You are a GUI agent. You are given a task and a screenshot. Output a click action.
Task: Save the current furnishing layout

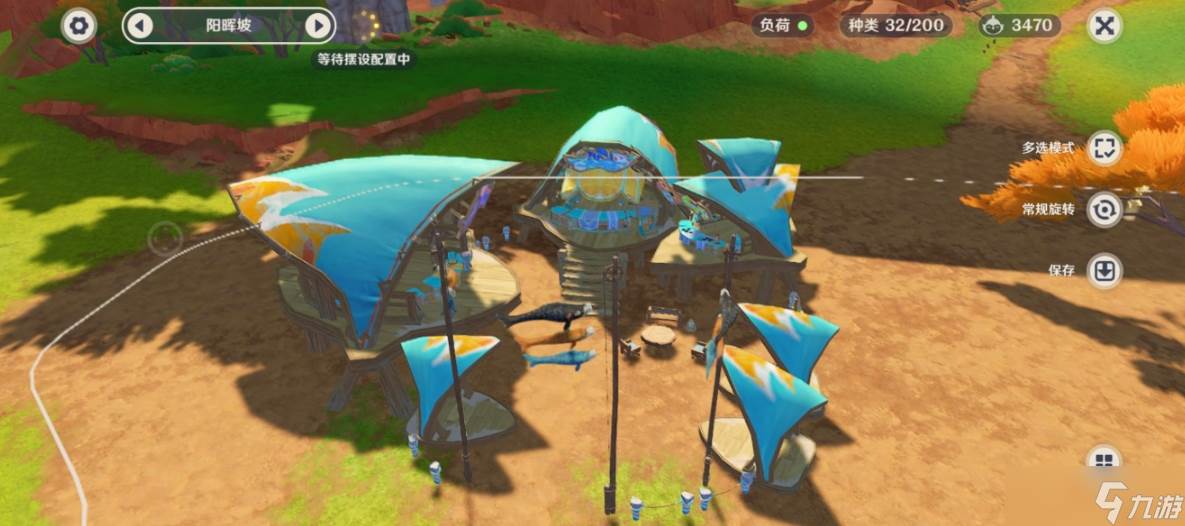pyautogui.click(x=1104, y=271)
